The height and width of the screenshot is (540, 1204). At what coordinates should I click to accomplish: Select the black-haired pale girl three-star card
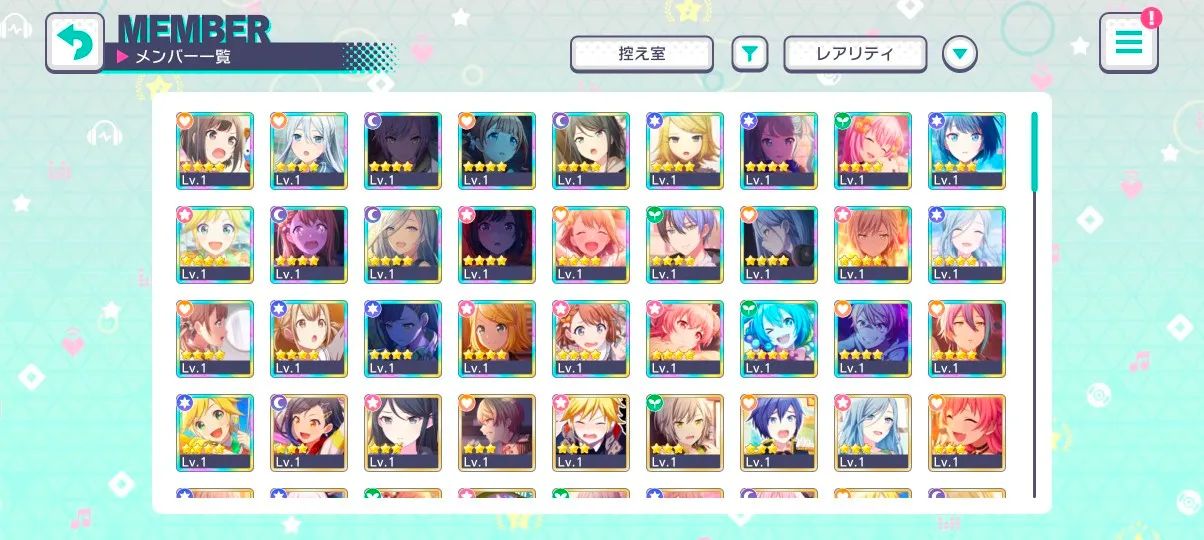point(403,432)
